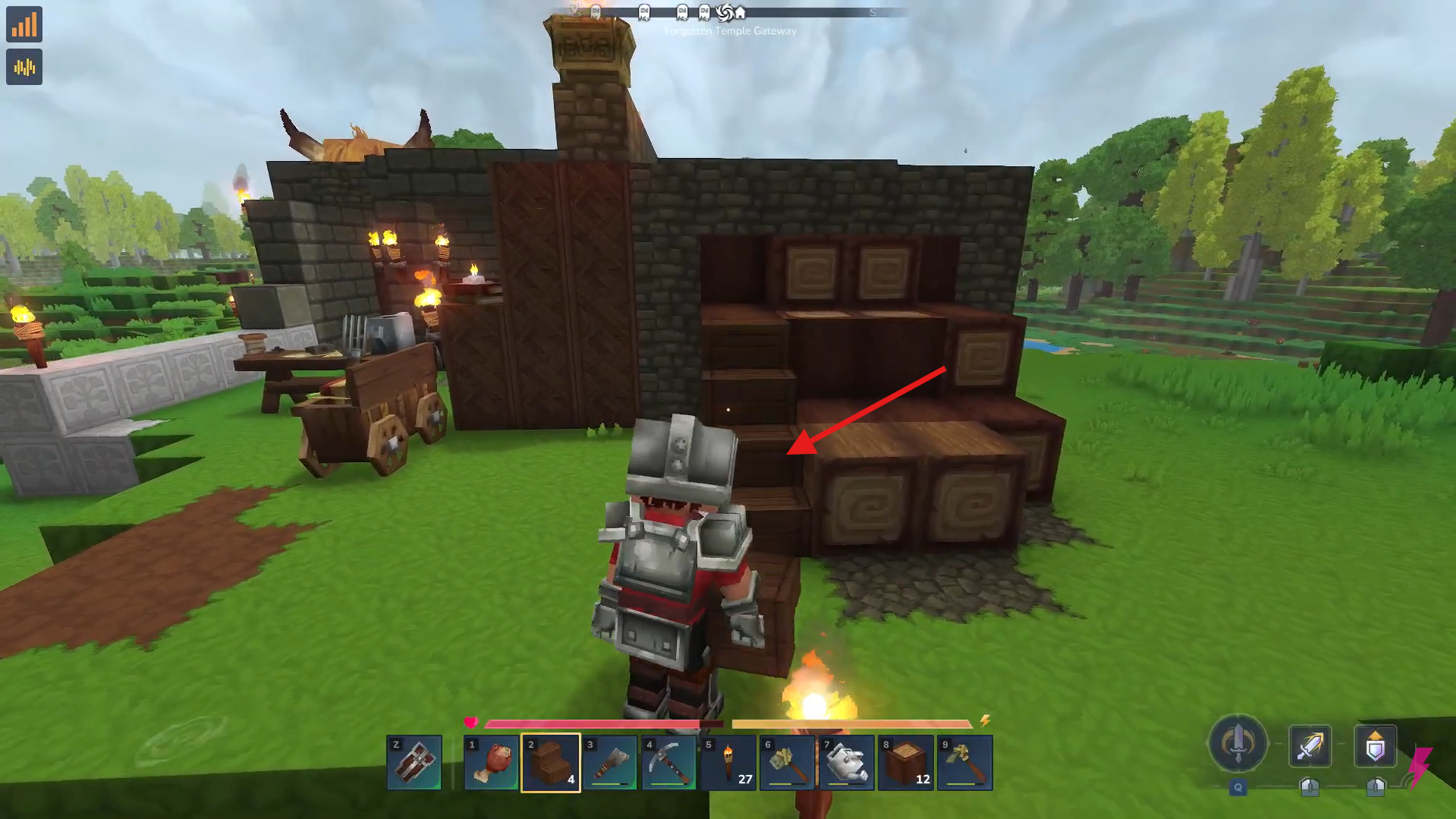Click the network signal bars icon top-left
This screenshot has width=1456, height=819.
(x=24, y=24)
